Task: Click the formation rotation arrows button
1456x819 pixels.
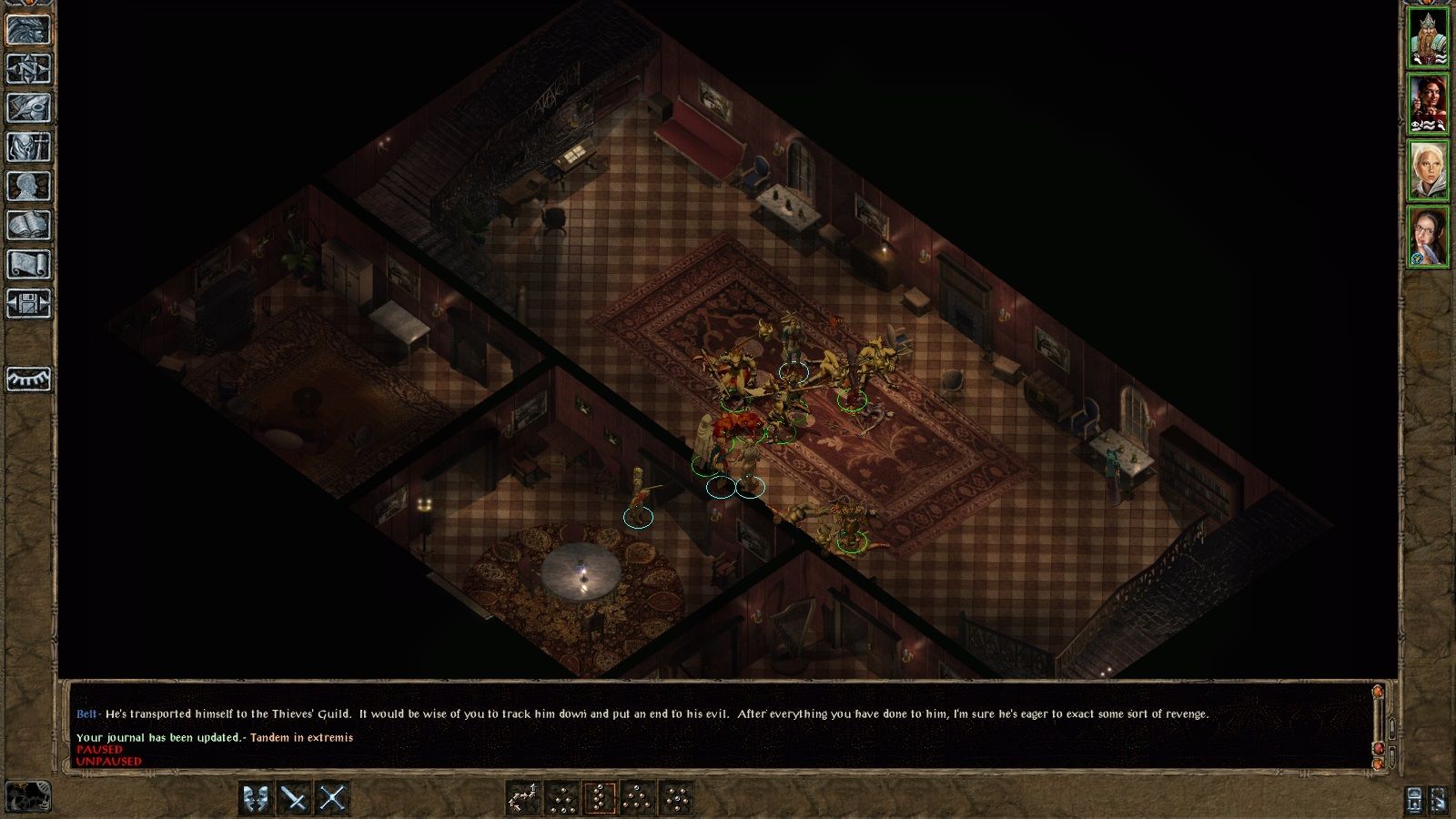Action: [524, 799]
